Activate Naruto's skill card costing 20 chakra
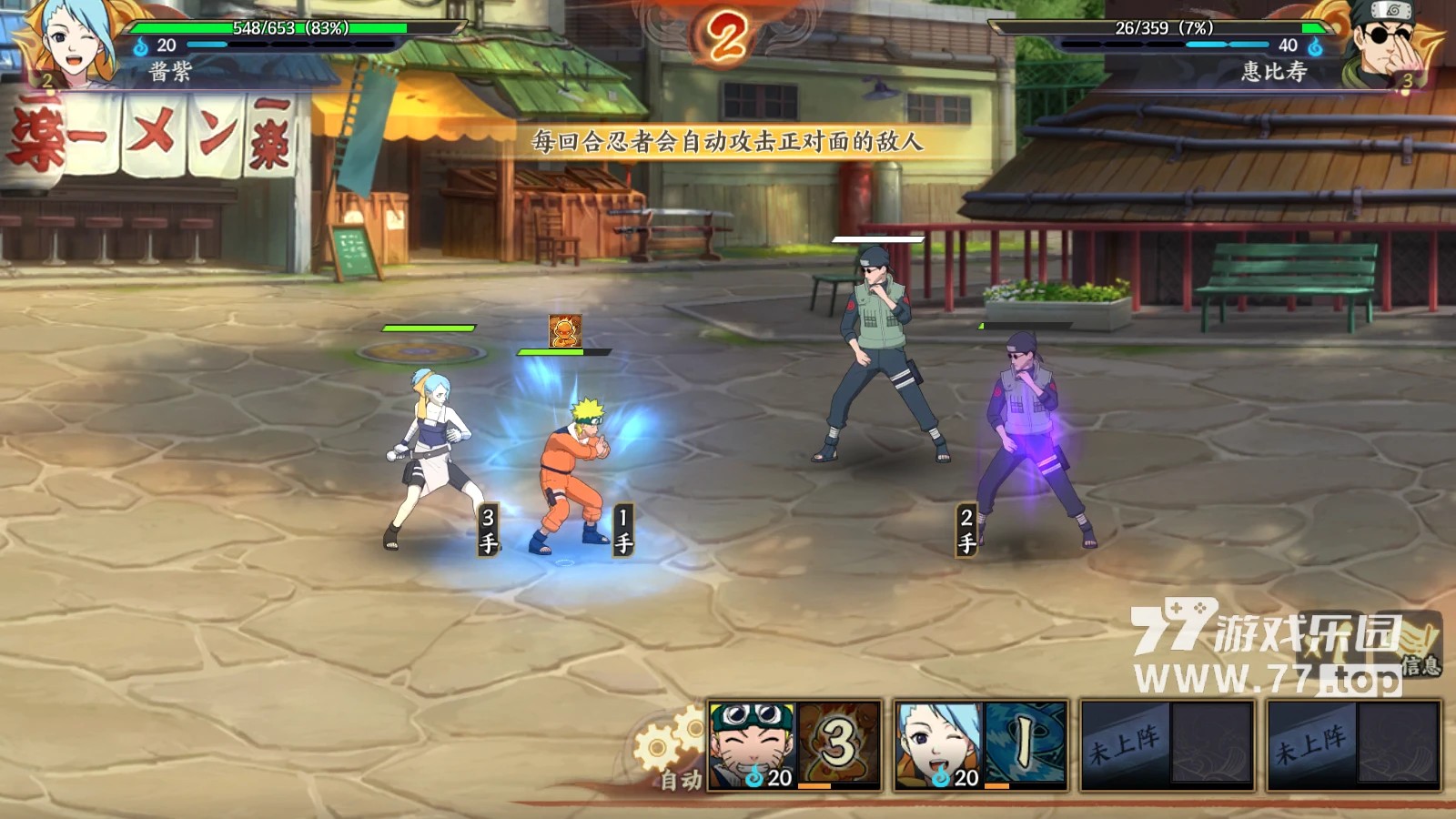 pos(794,745)
